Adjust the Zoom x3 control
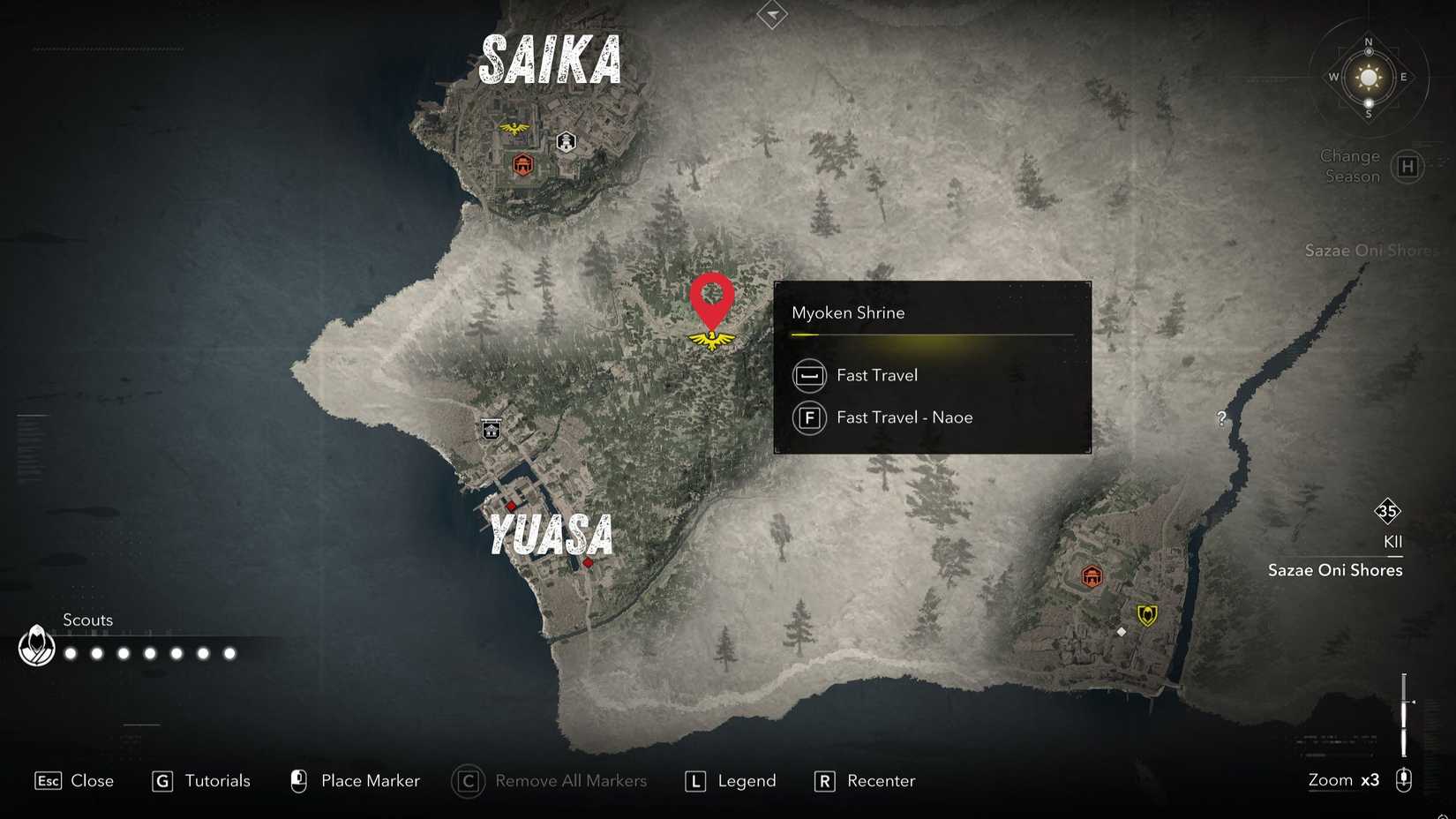 coord(1343,780)
